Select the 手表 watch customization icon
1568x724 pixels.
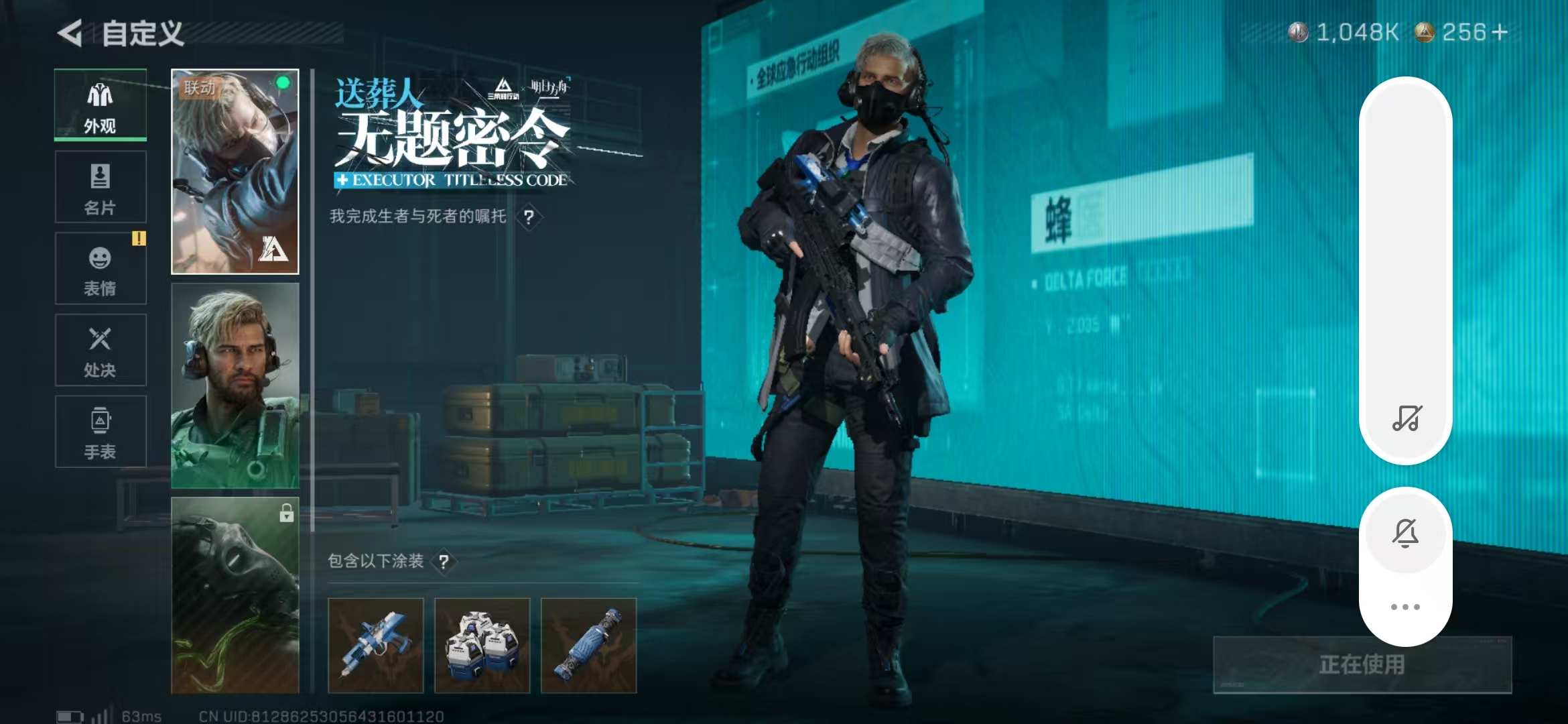(x=100, y=431)
